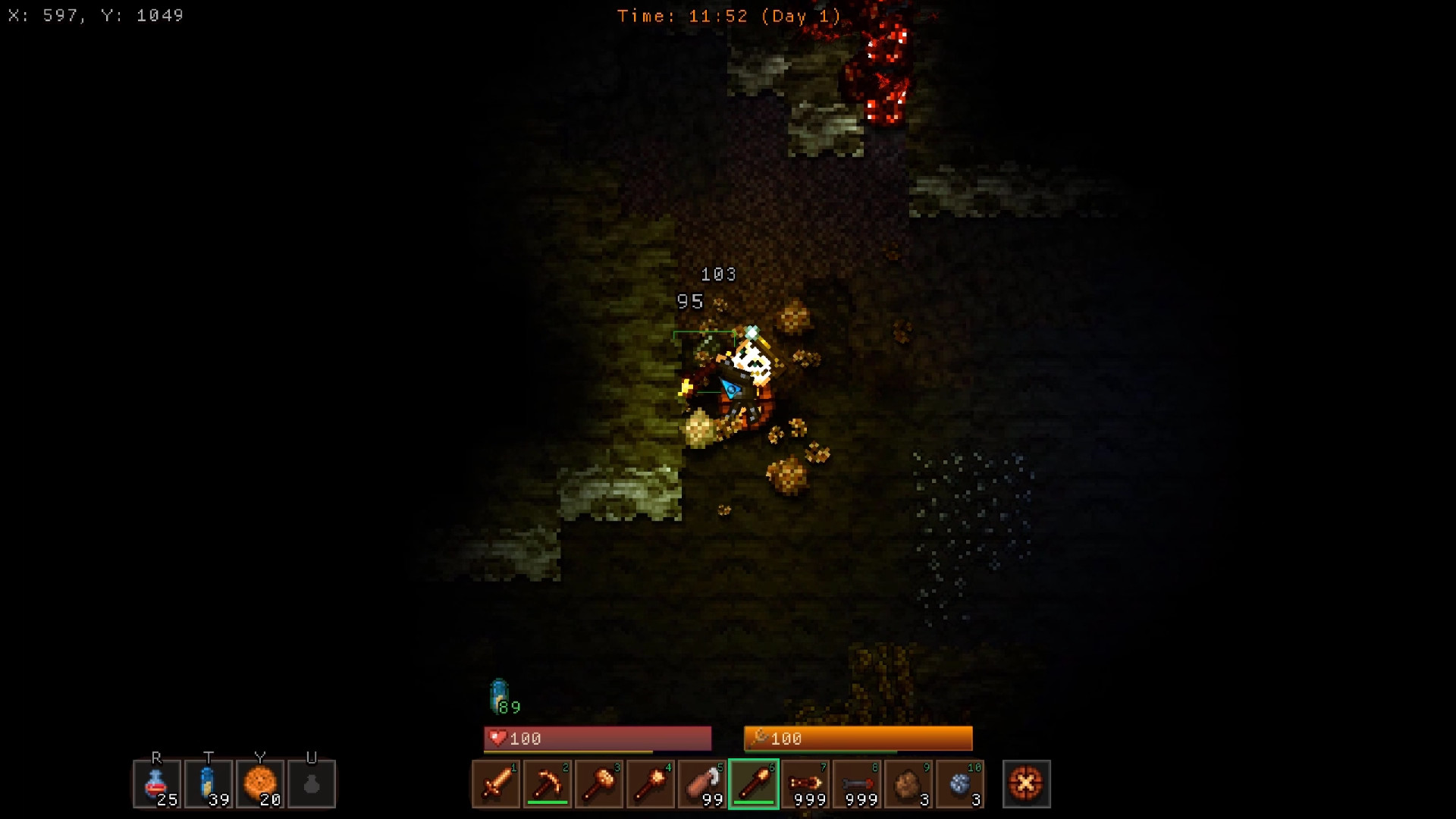The height and width of the screenshot is (819, 1456).
Task: Select the currently equipped torch slot 6
Action: tap(755, 784)
